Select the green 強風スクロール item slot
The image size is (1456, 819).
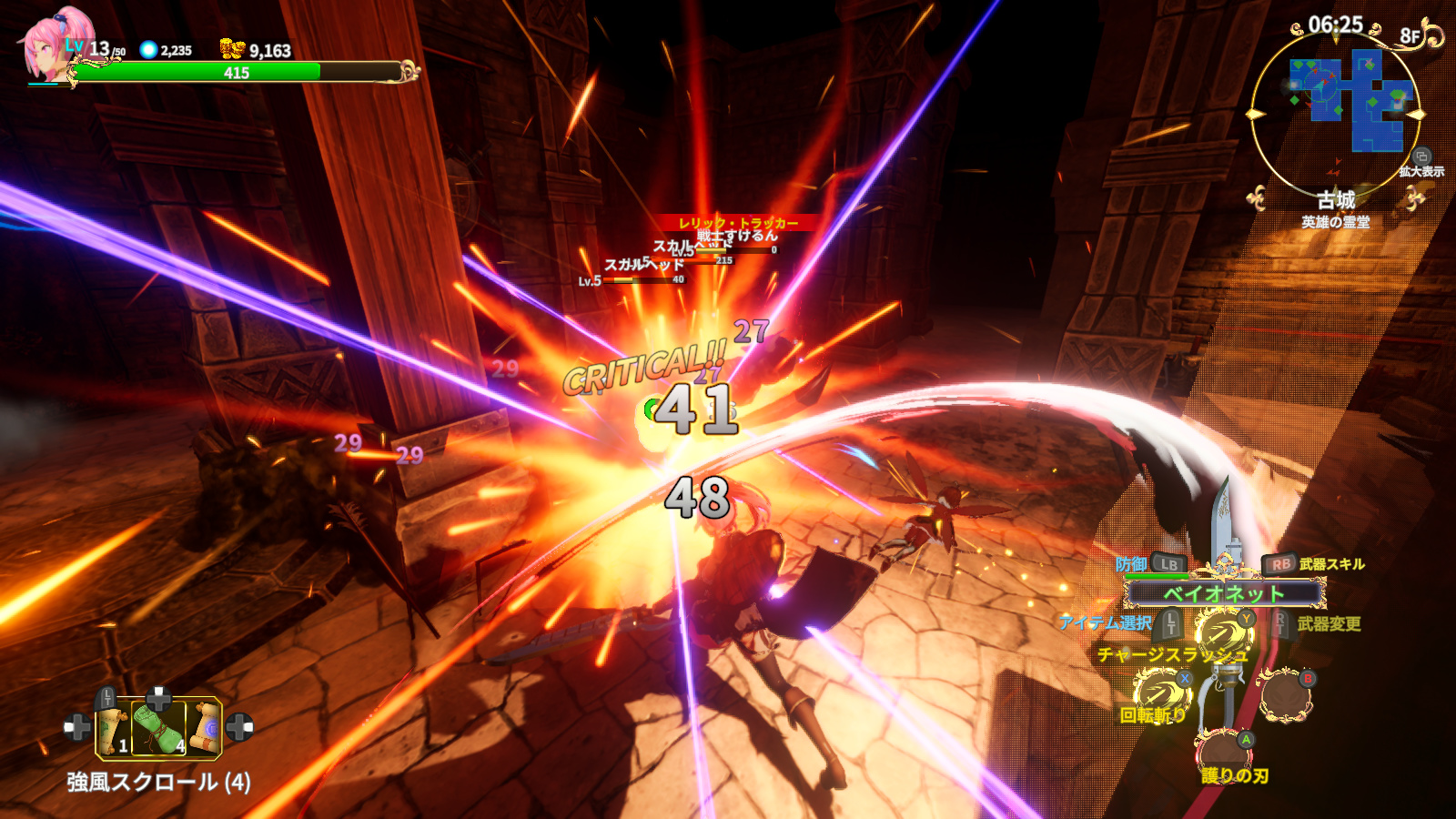click(x=159, y=728)
